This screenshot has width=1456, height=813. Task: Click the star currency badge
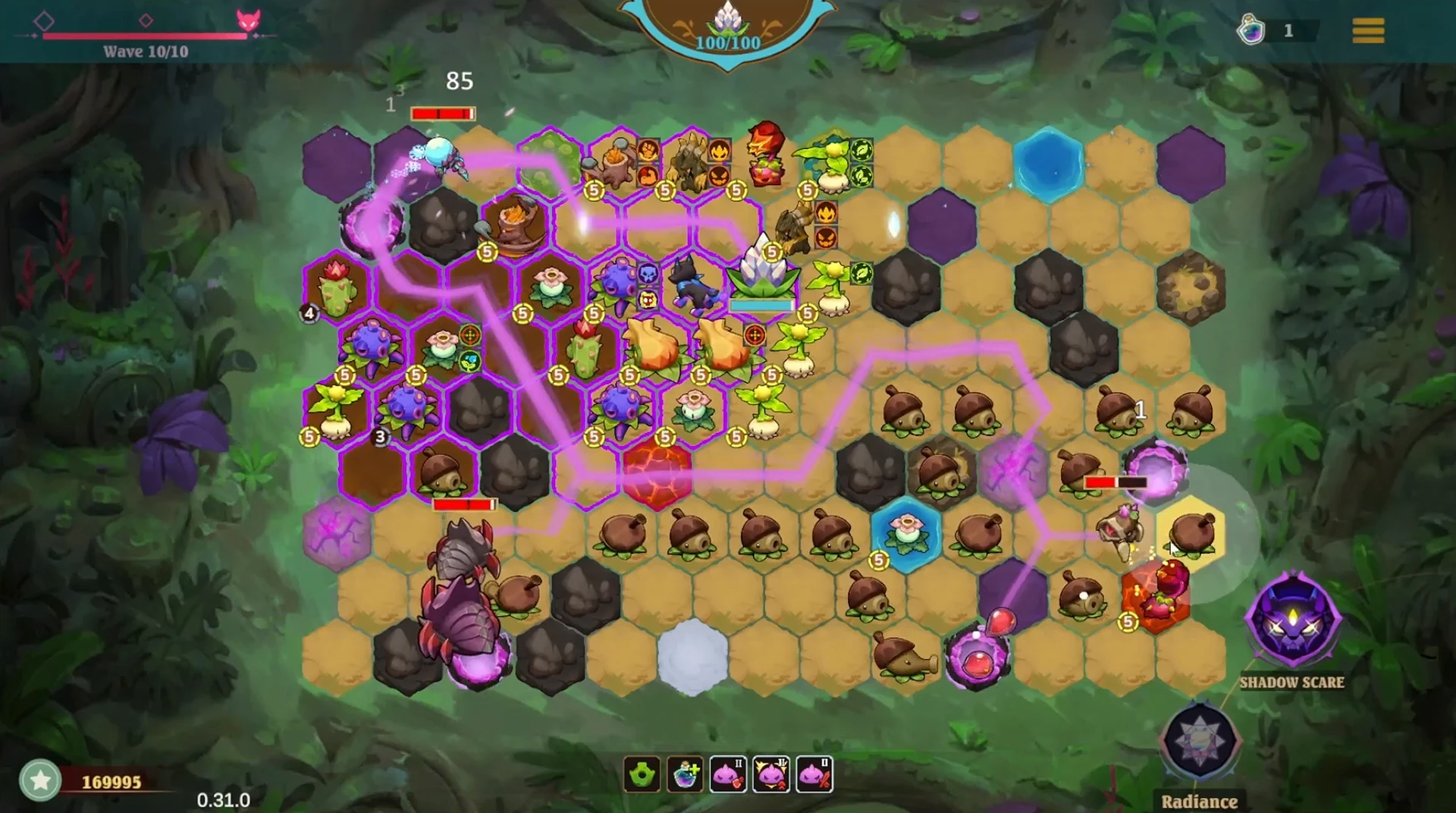click(x=40, y=780)
